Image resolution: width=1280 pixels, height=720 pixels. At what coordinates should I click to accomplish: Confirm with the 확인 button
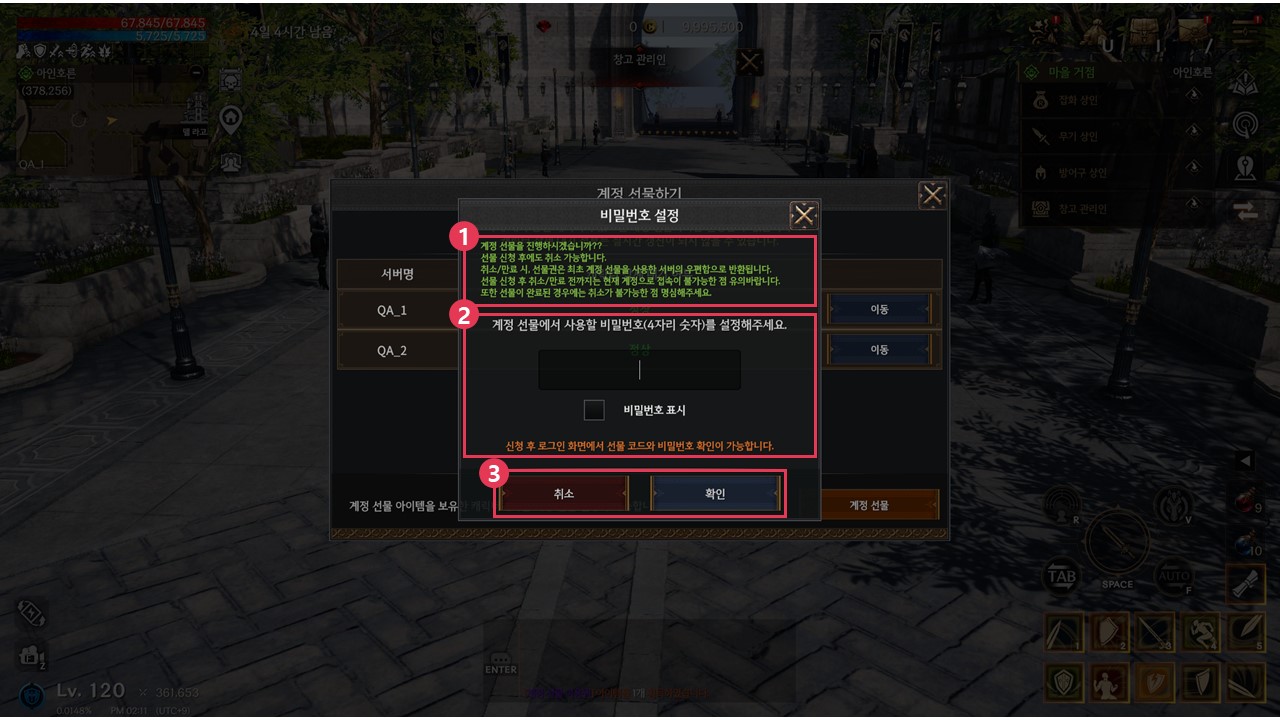click(715, 494)
